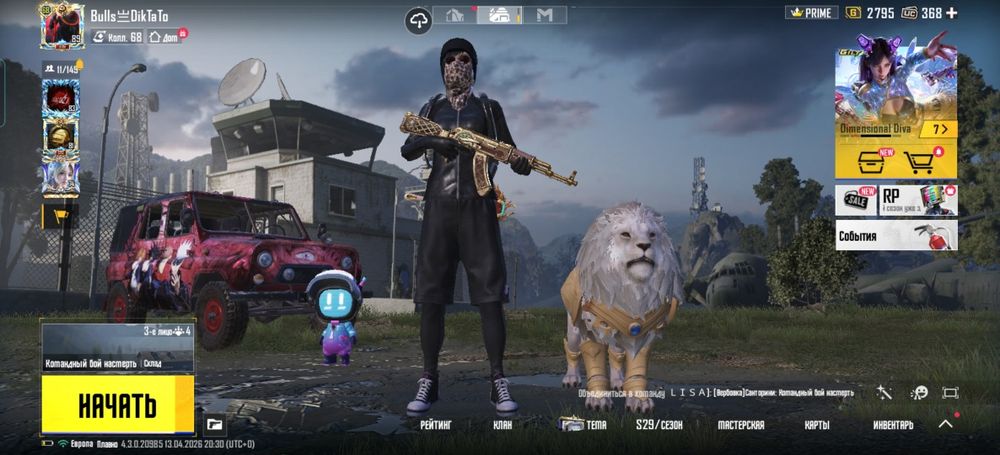Open the RP Royale Pass panel
Image resolution: width=1000 pixels, height=455 pixels.
point(918,200)
